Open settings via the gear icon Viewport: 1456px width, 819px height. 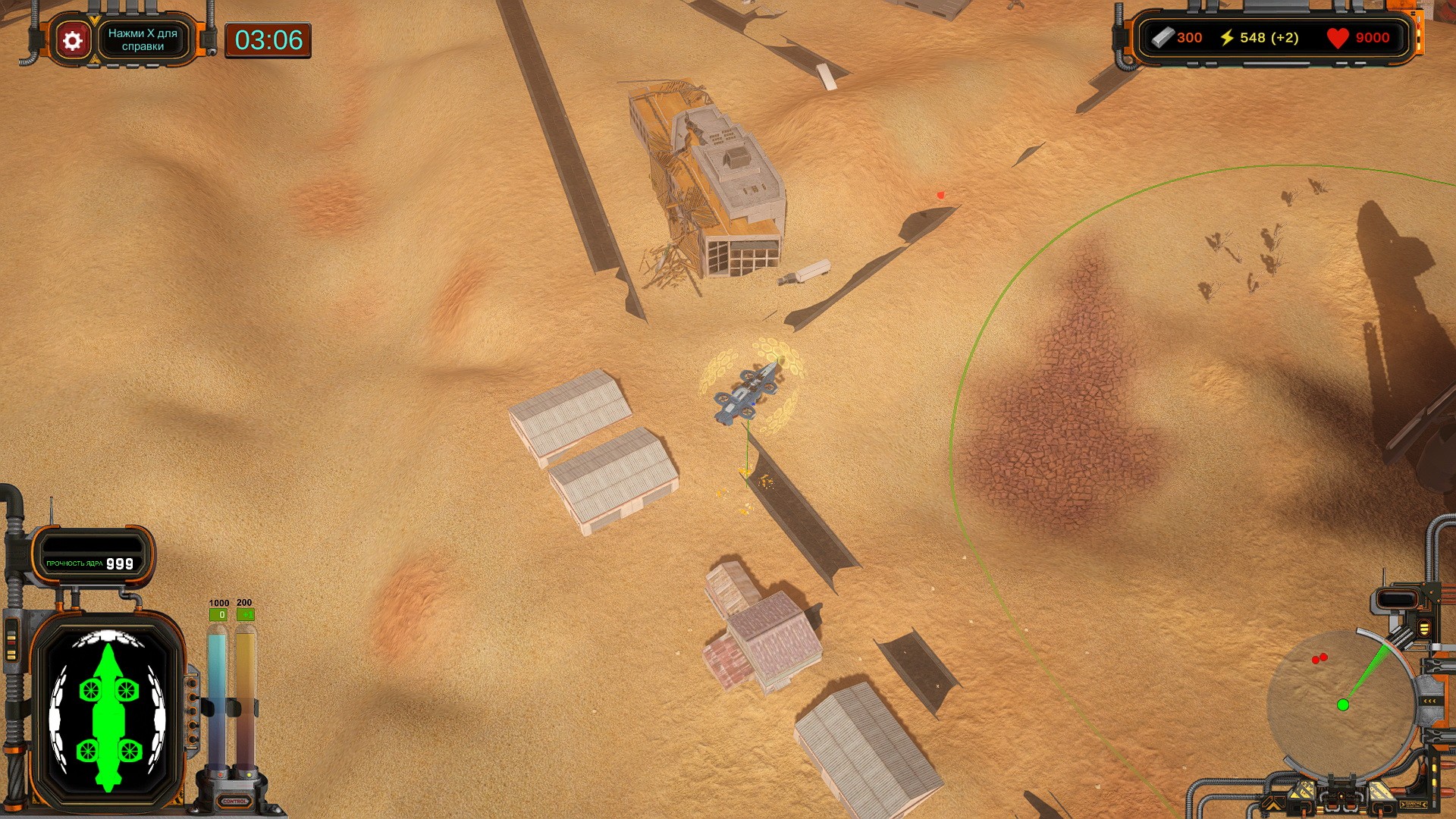coord(73,40)
